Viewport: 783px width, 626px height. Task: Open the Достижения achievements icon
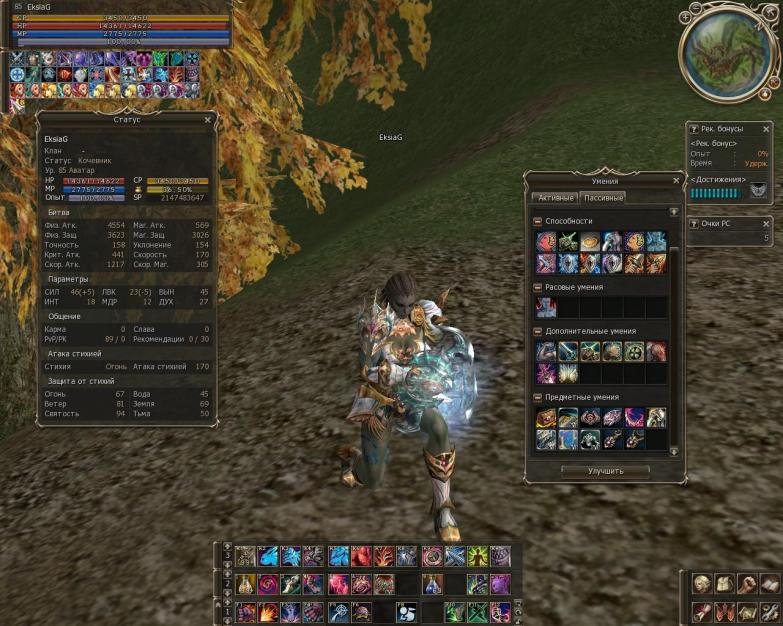[758, 190]
